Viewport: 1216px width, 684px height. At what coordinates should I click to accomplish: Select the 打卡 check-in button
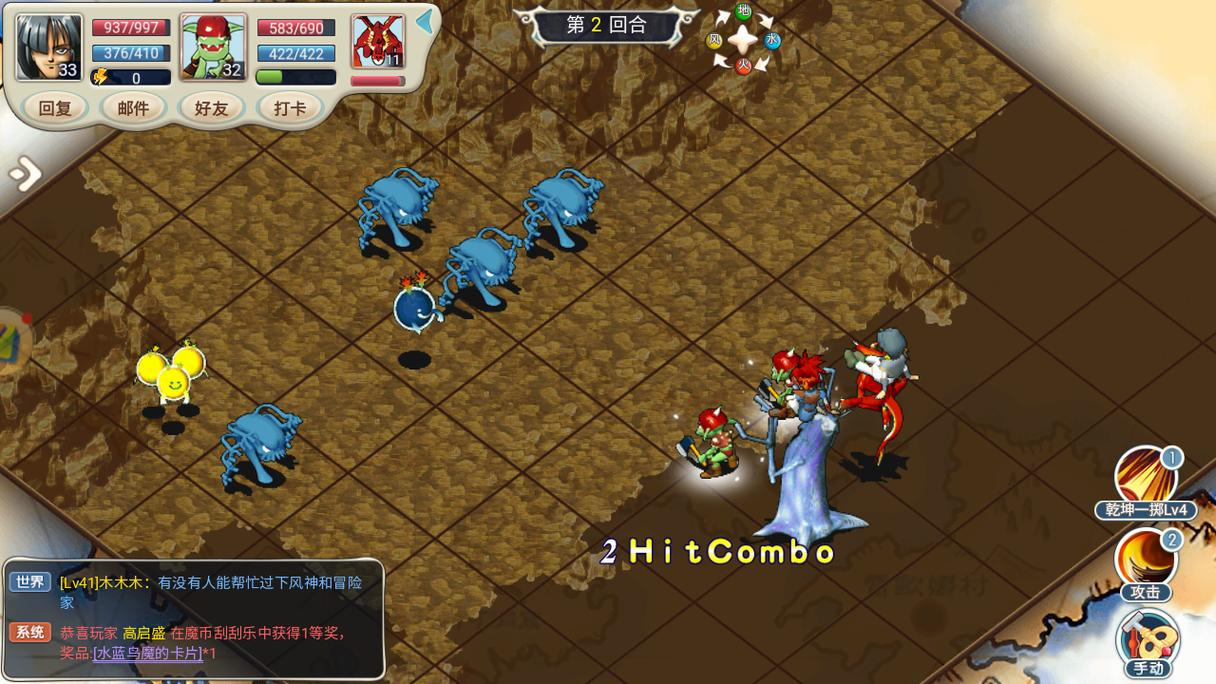tap(290, 108)
